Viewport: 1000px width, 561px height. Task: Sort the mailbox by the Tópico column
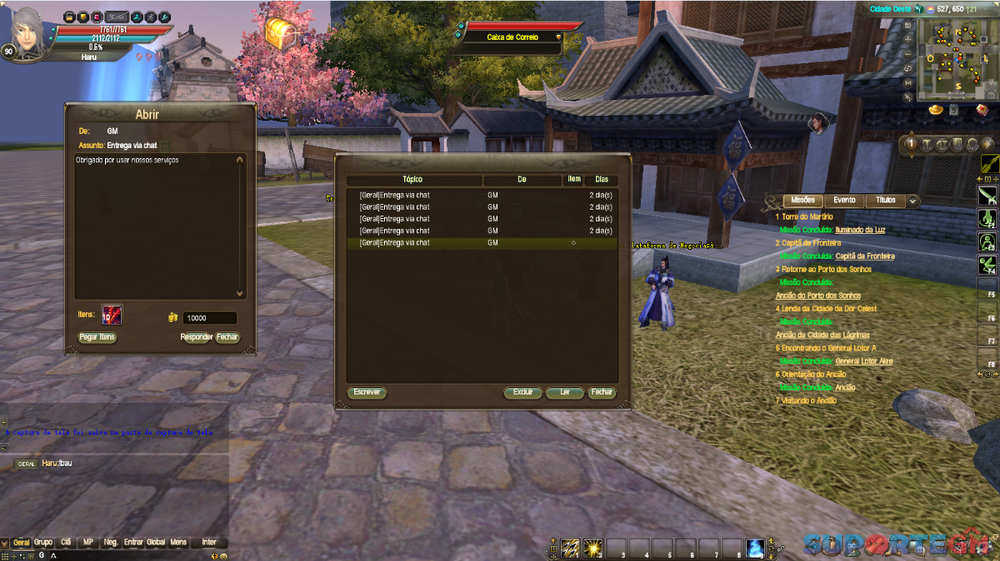click(412, 180)
